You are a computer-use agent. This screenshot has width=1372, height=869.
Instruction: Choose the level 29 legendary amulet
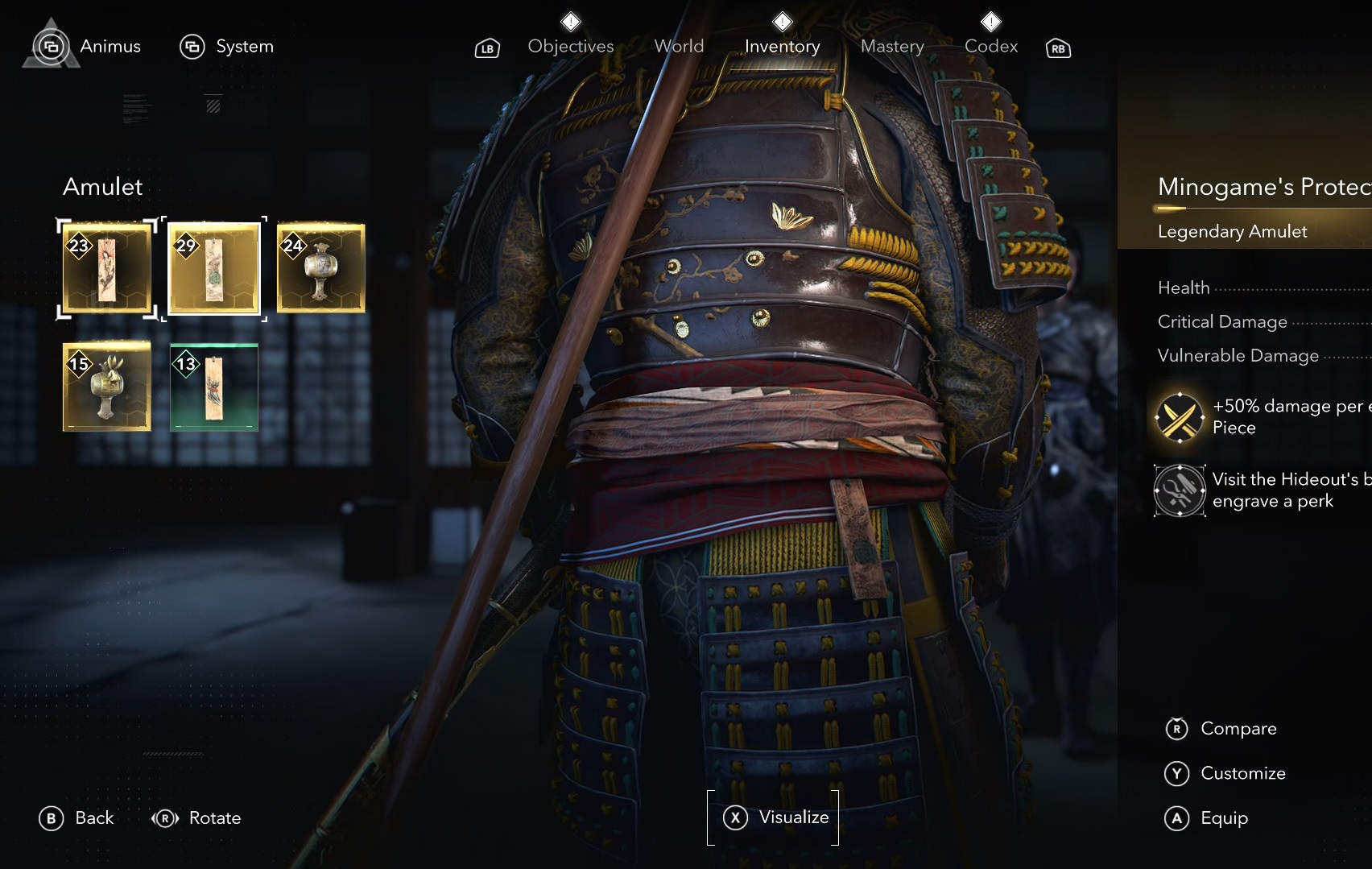tap(214, 269)
